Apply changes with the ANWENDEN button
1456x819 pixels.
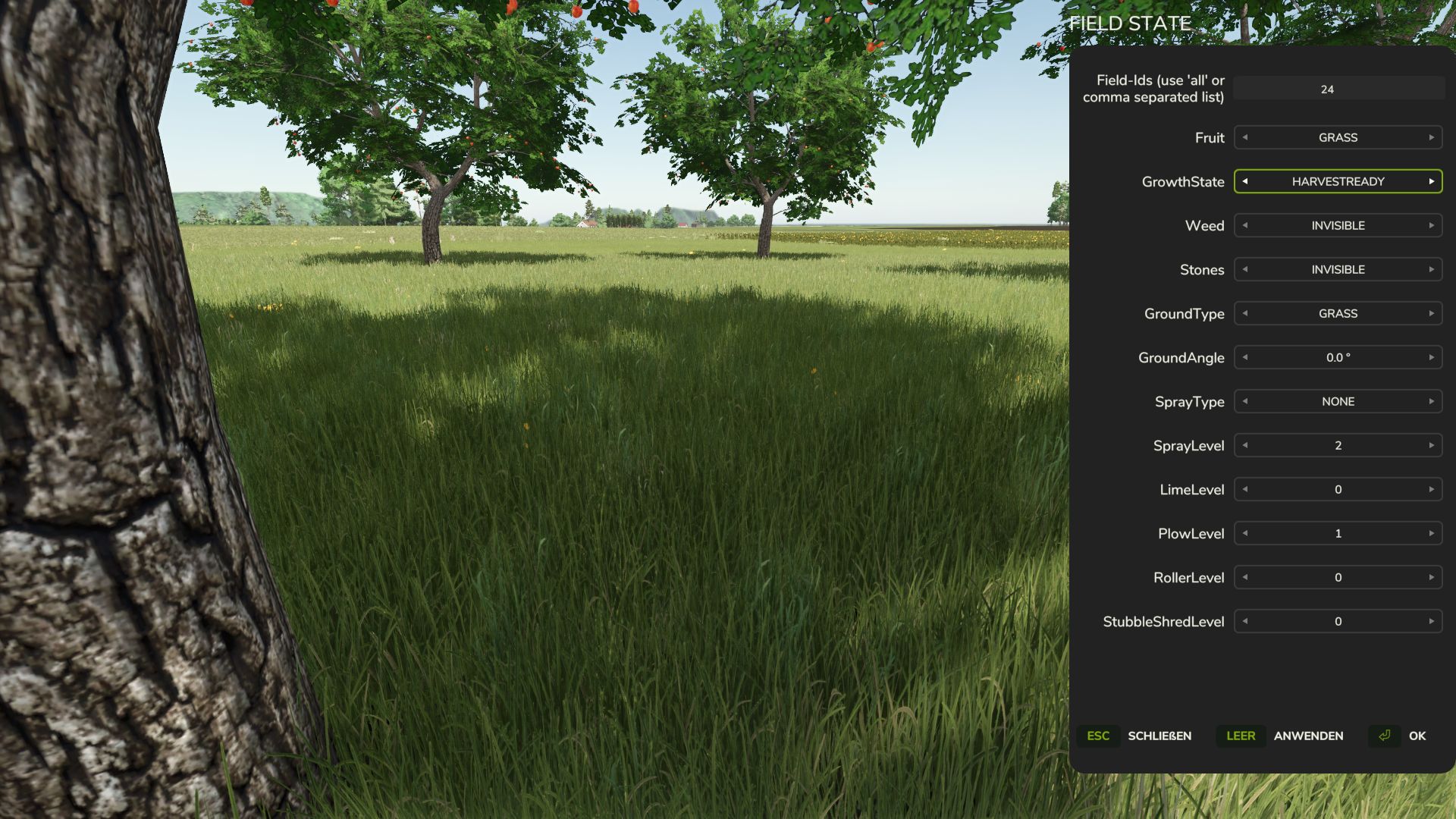[1309, 736]
